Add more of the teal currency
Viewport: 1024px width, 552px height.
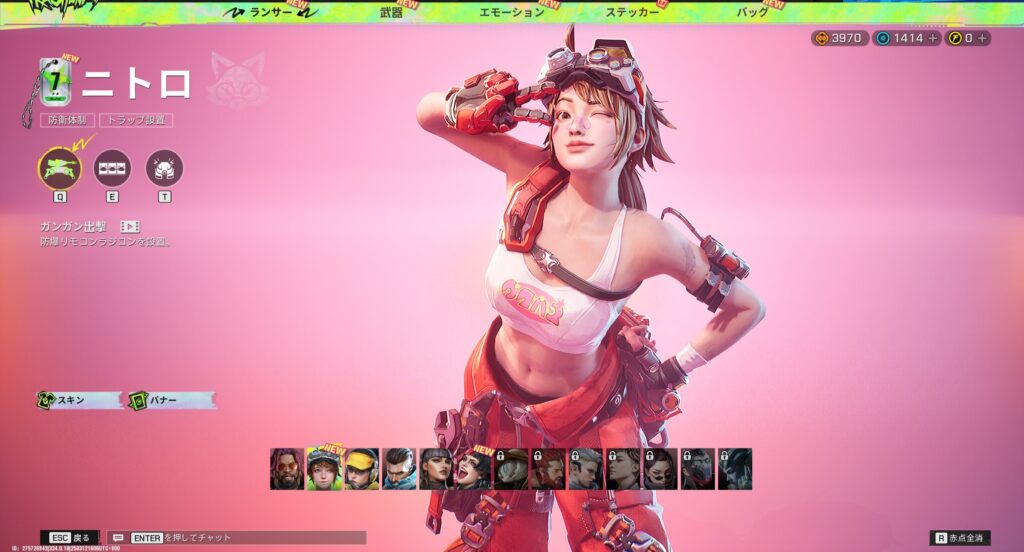pos(933,38)
